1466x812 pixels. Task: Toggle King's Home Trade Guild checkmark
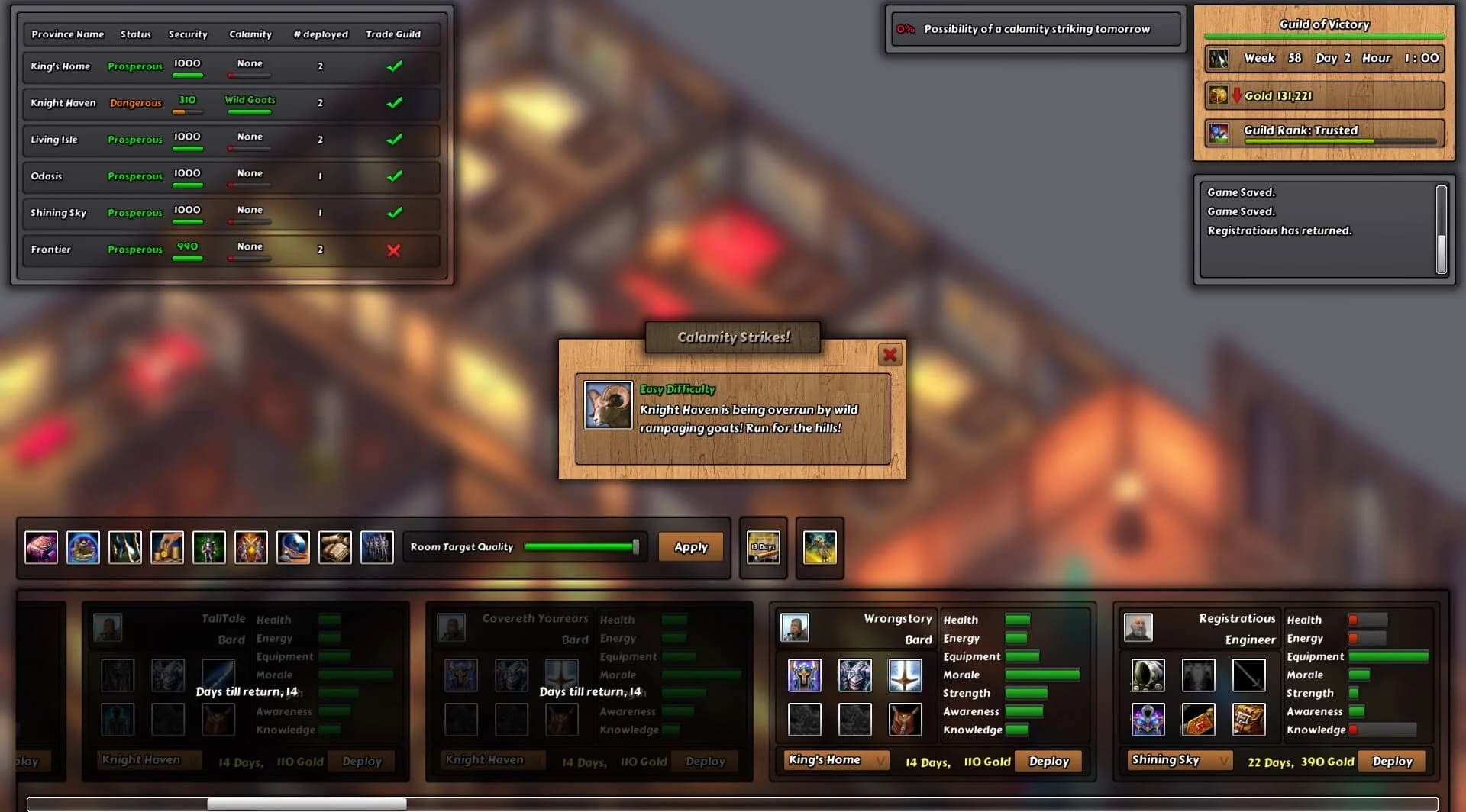tap(395, 66)
